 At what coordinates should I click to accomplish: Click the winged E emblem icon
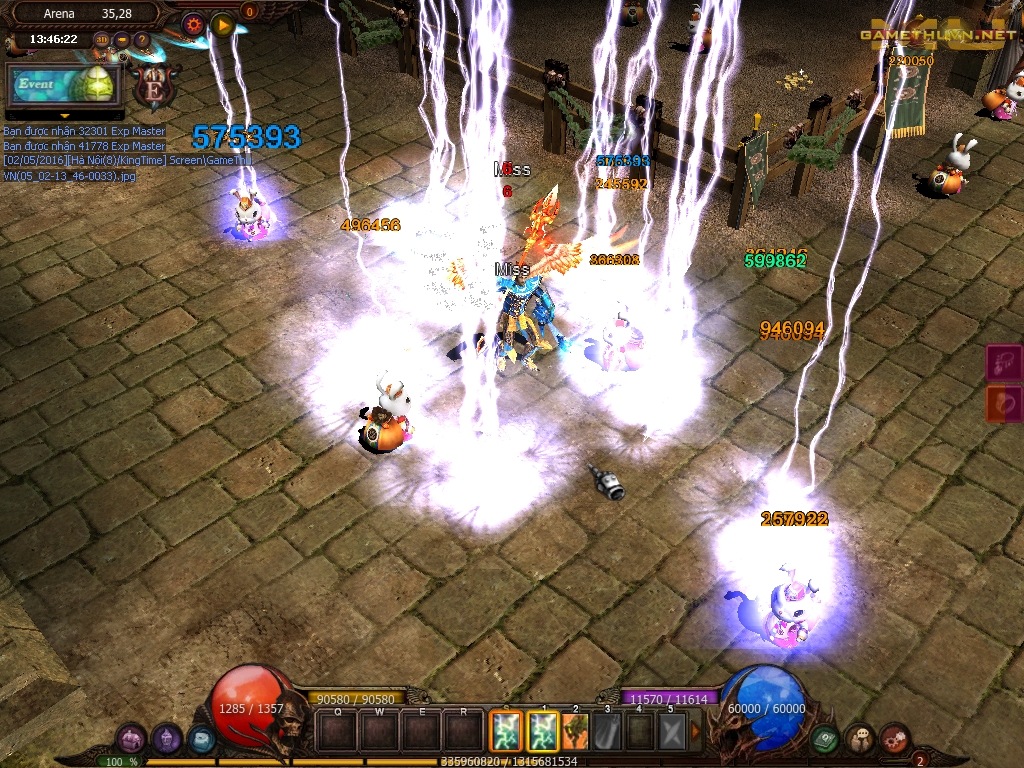[155, 86]
